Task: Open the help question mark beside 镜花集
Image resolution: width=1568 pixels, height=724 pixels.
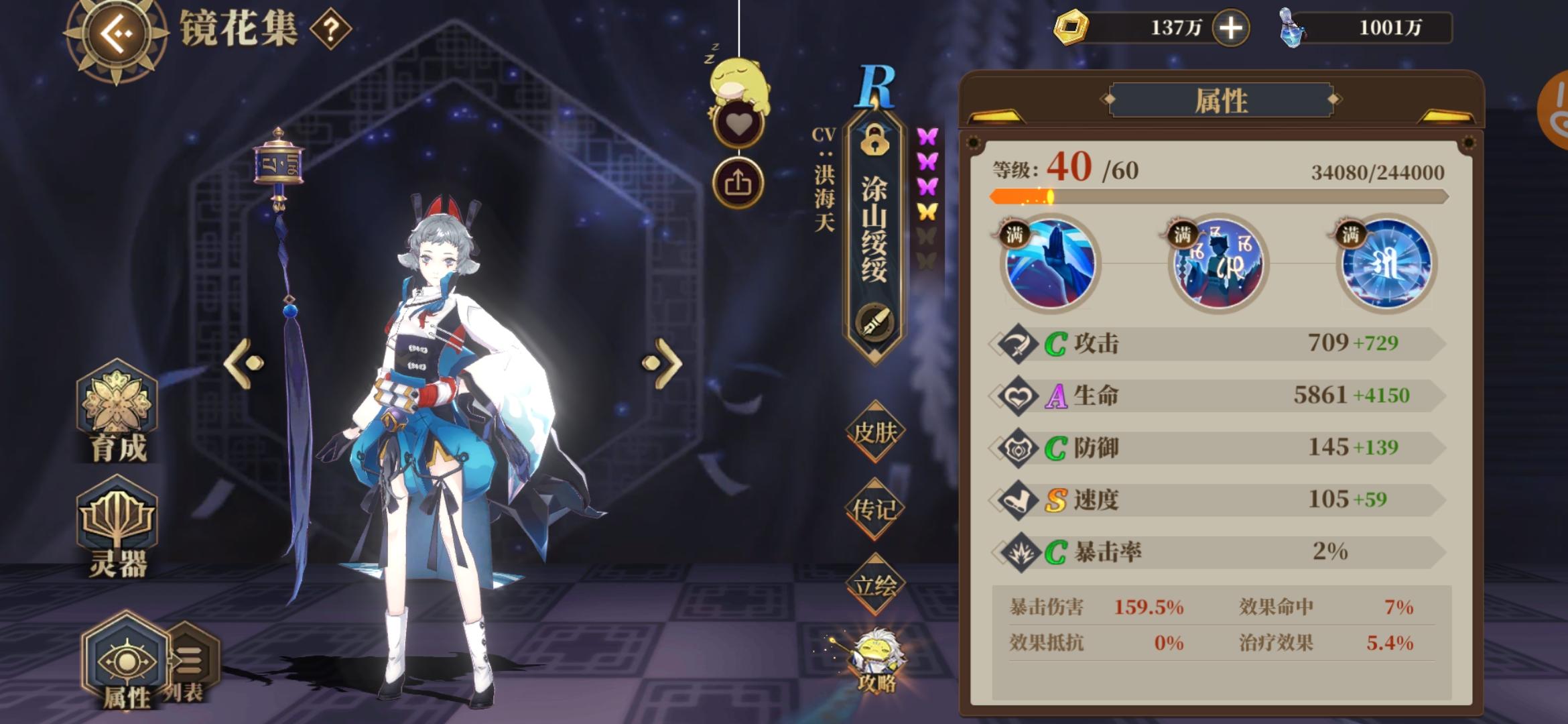Action: coord(330,29)
